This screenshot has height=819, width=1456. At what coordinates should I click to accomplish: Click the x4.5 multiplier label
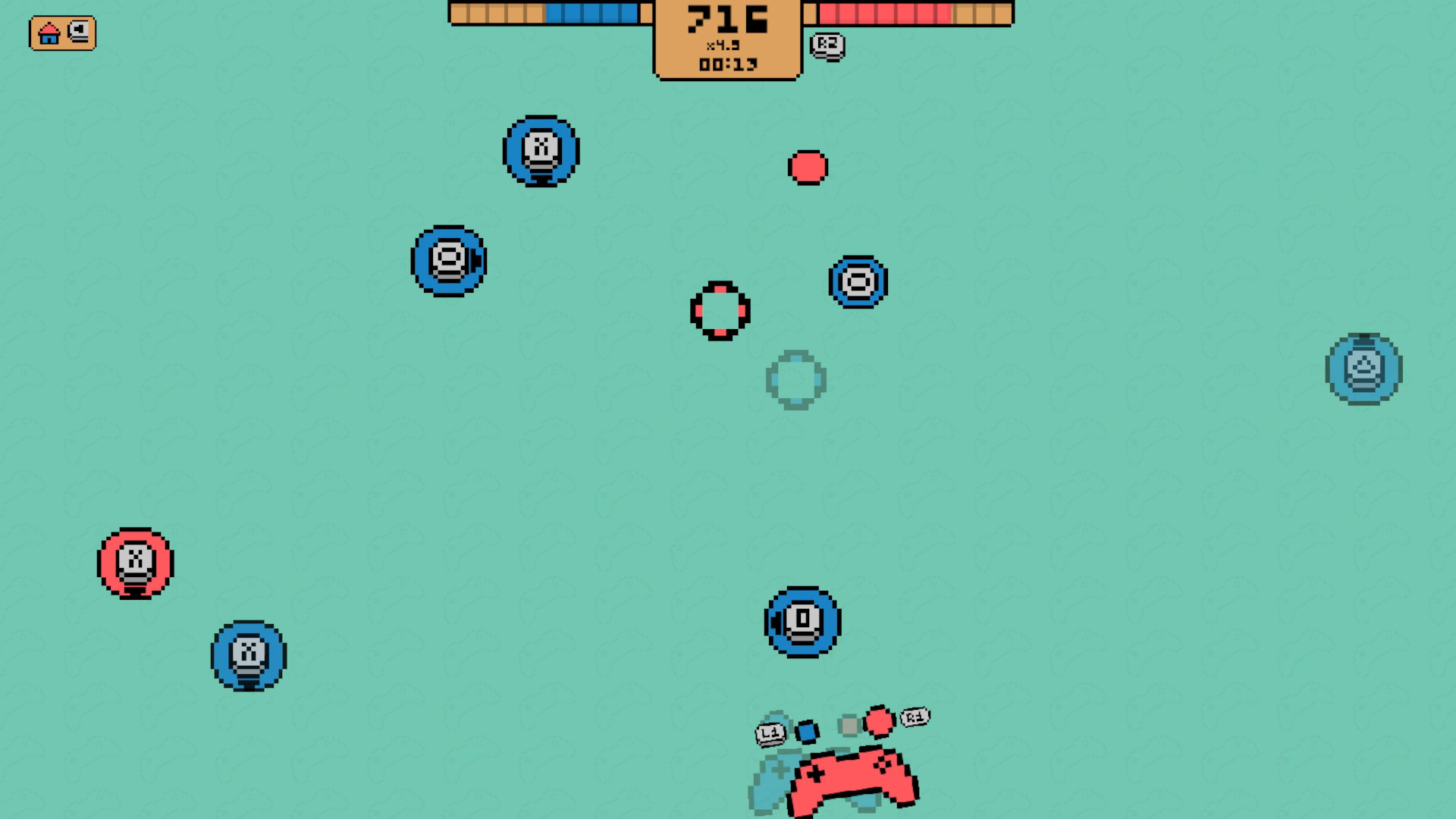click(726, 45)
